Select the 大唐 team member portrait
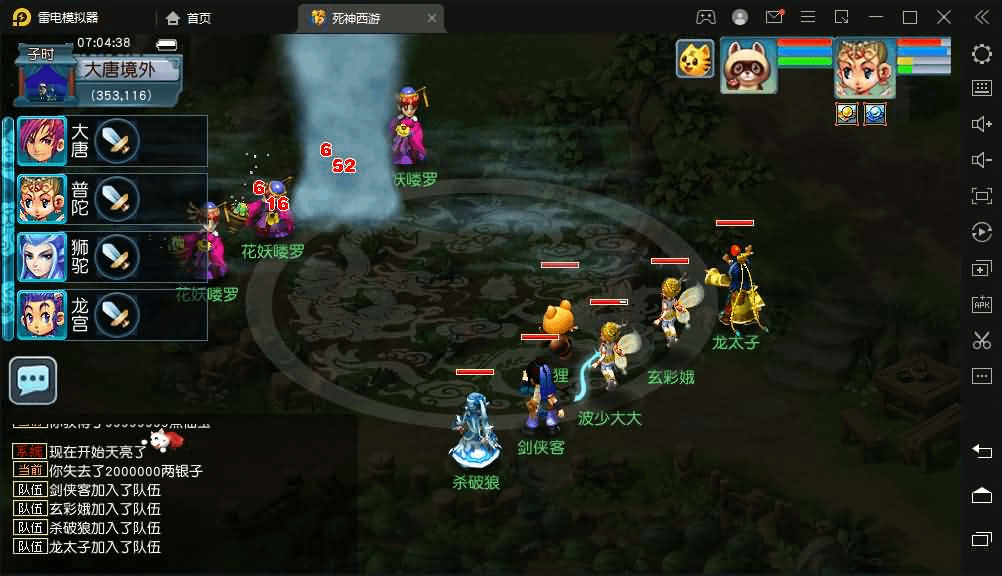The height and width of the screenshot is (576, 1002). [42, 141]
